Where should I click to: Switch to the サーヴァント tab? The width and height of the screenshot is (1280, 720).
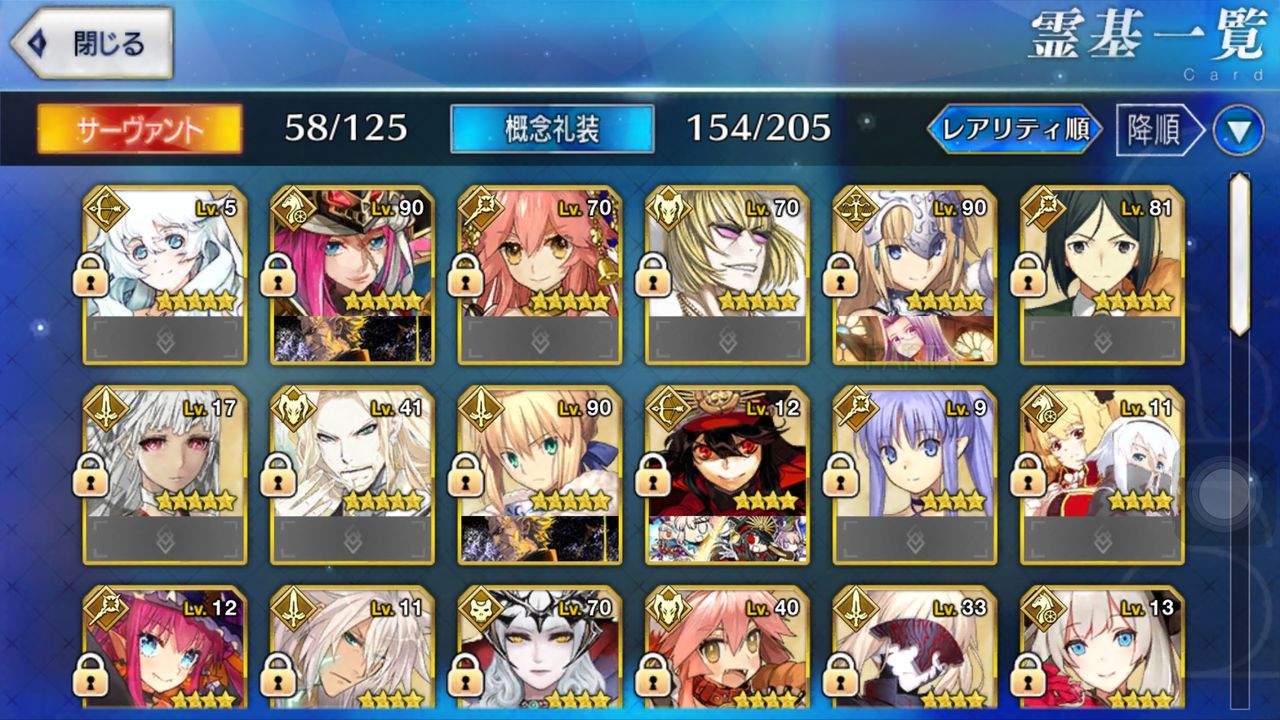139,129
